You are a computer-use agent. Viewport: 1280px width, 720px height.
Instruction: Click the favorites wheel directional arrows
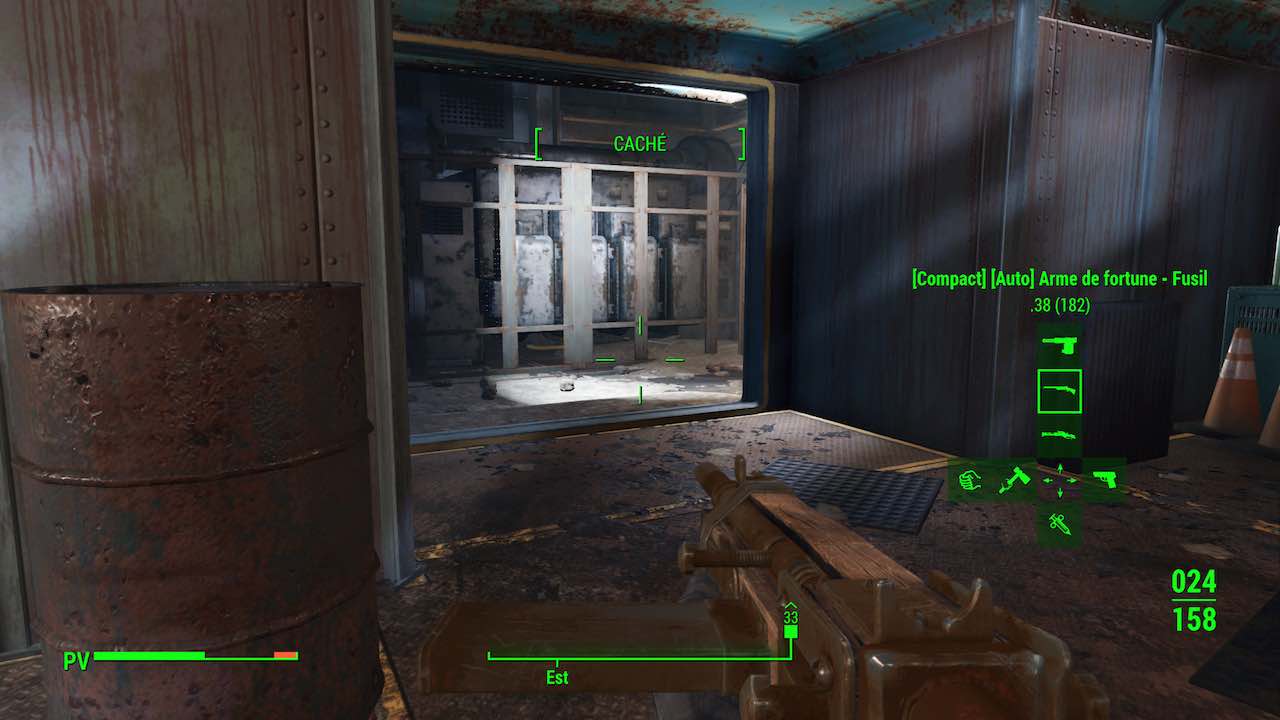click(x=1059, y=481)
